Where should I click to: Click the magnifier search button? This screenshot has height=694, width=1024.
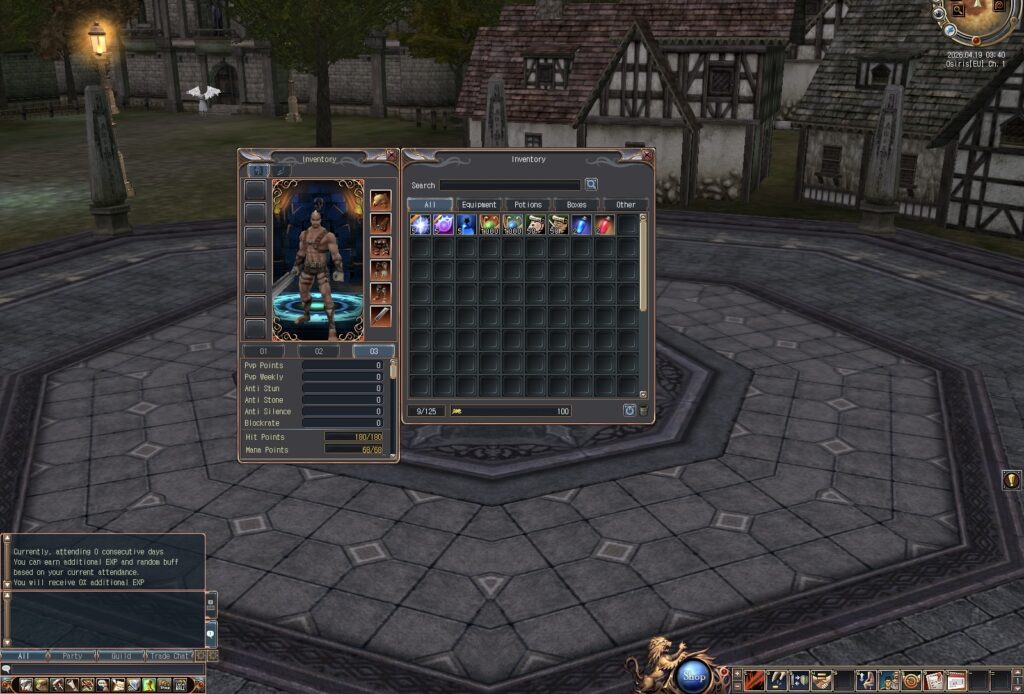(591, 185)
